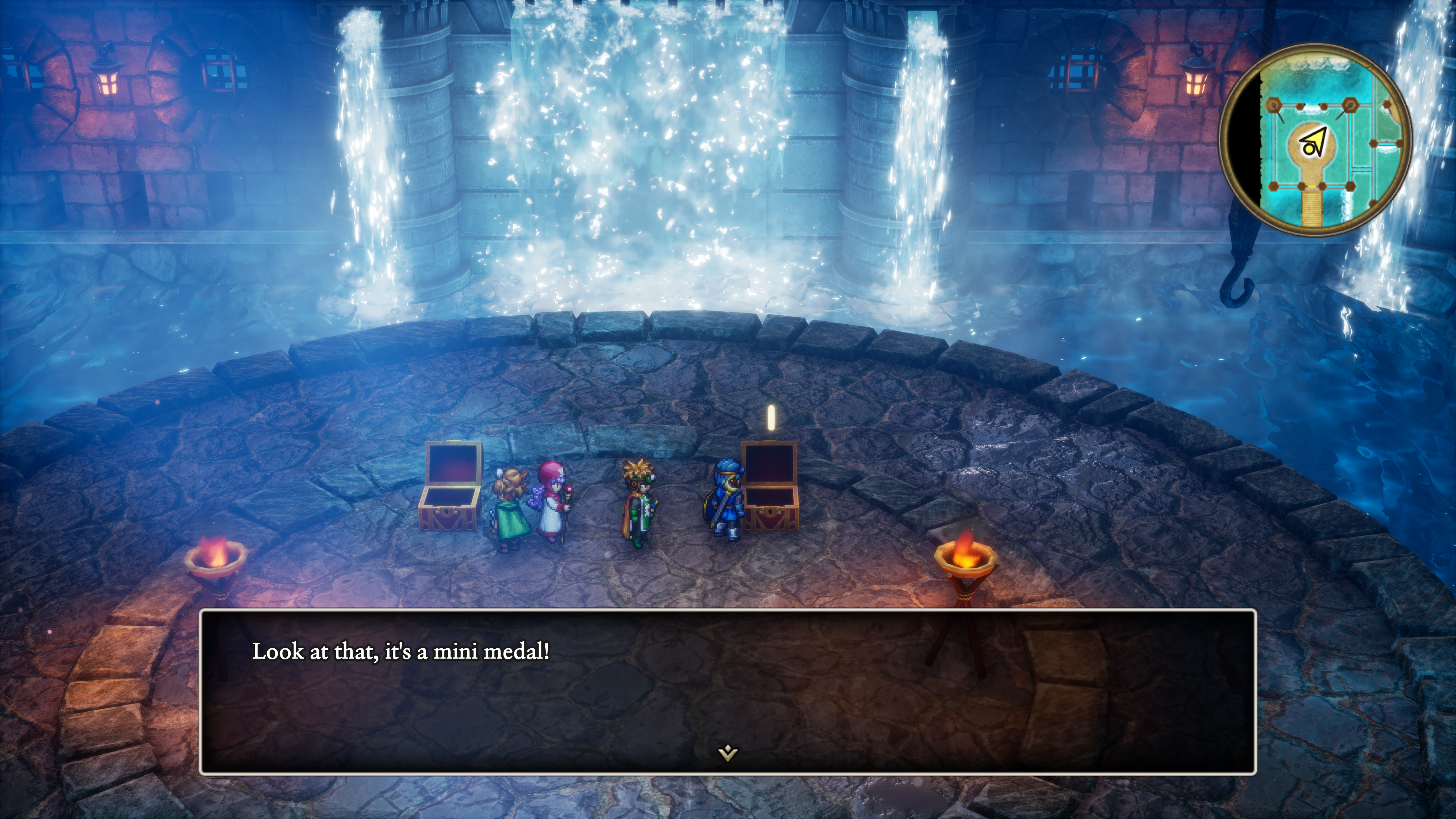
Task: Advance dialogue with the down-arrow indicator
Action: coord(728,753)
